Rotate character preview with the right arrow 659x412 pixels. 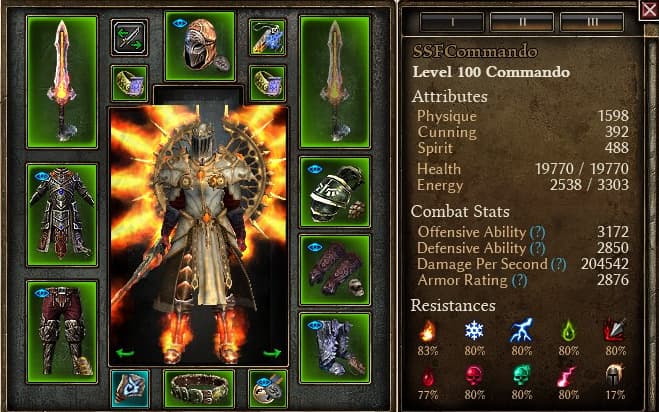(x=272, y=352)
